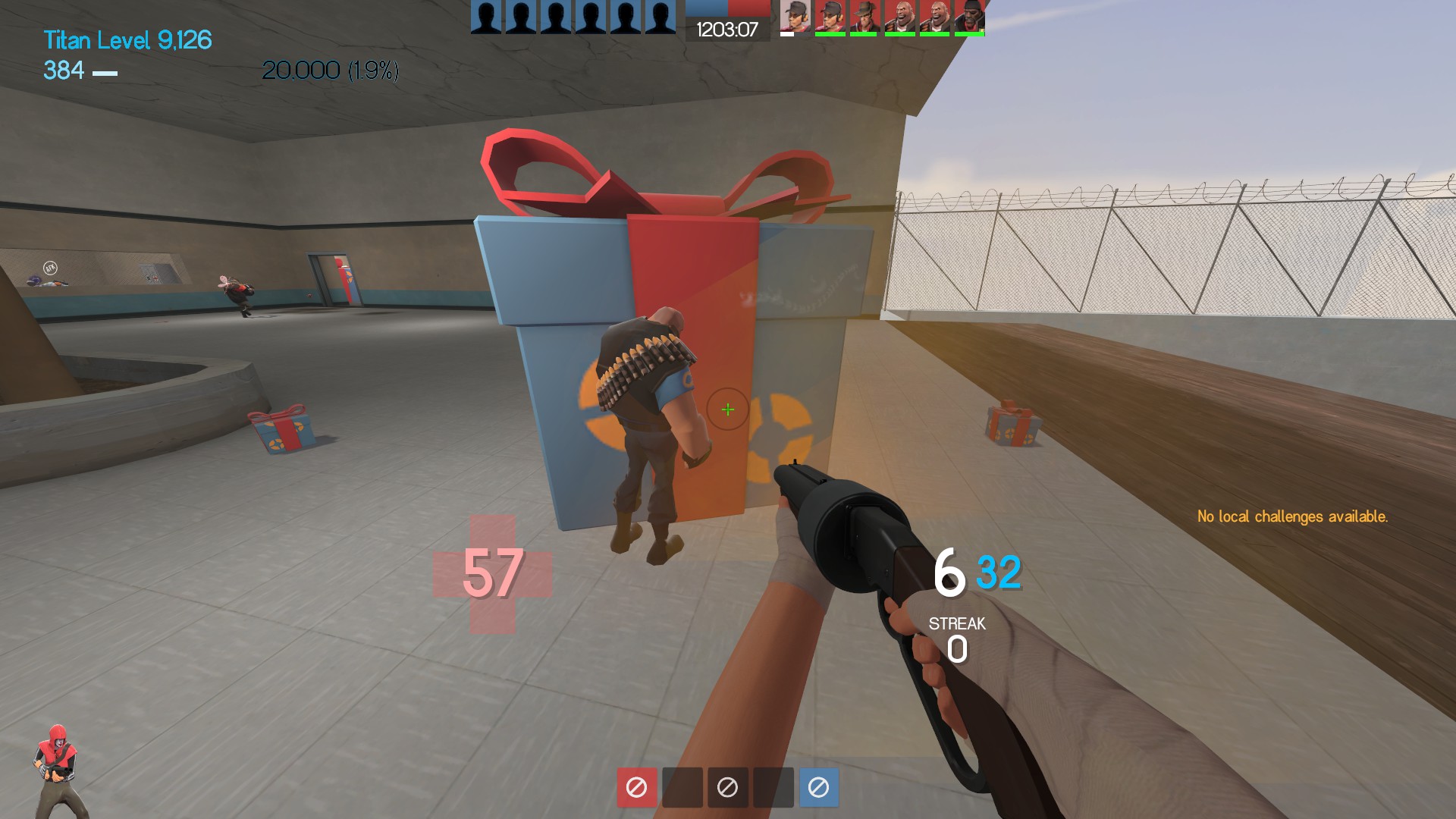
Task: Click the pale highlighted Scout portrait
Action: pos(795,17)
